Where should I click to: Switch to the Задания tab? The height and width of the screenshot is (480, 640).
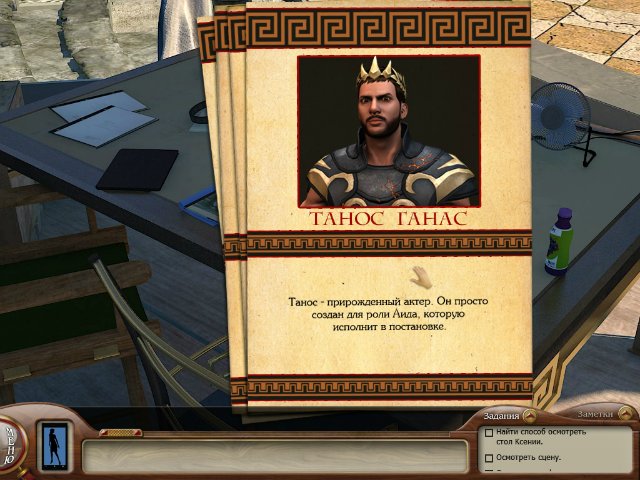click(x=500, y=415)
